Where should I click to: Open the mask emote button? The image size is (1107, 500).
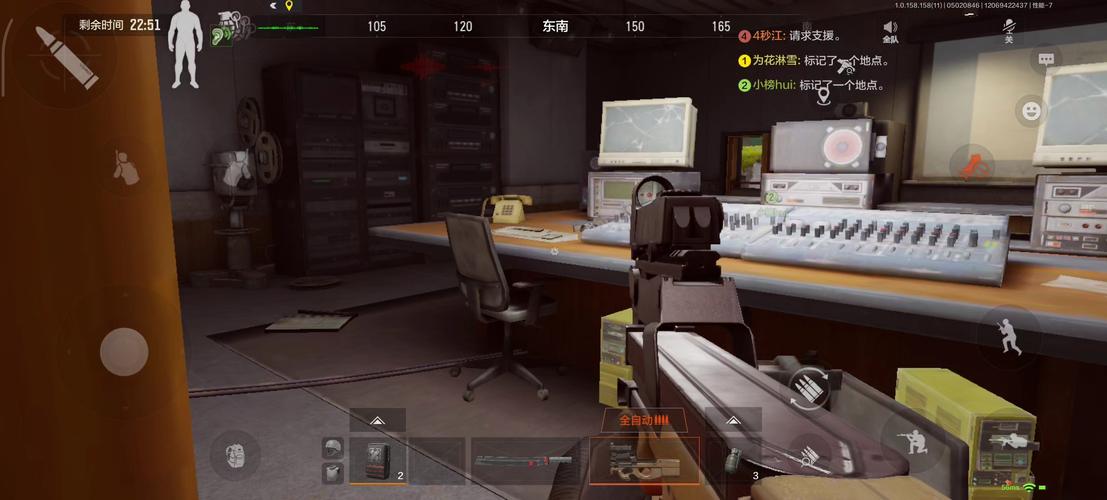pyautogui.click(x=234, y=455)
